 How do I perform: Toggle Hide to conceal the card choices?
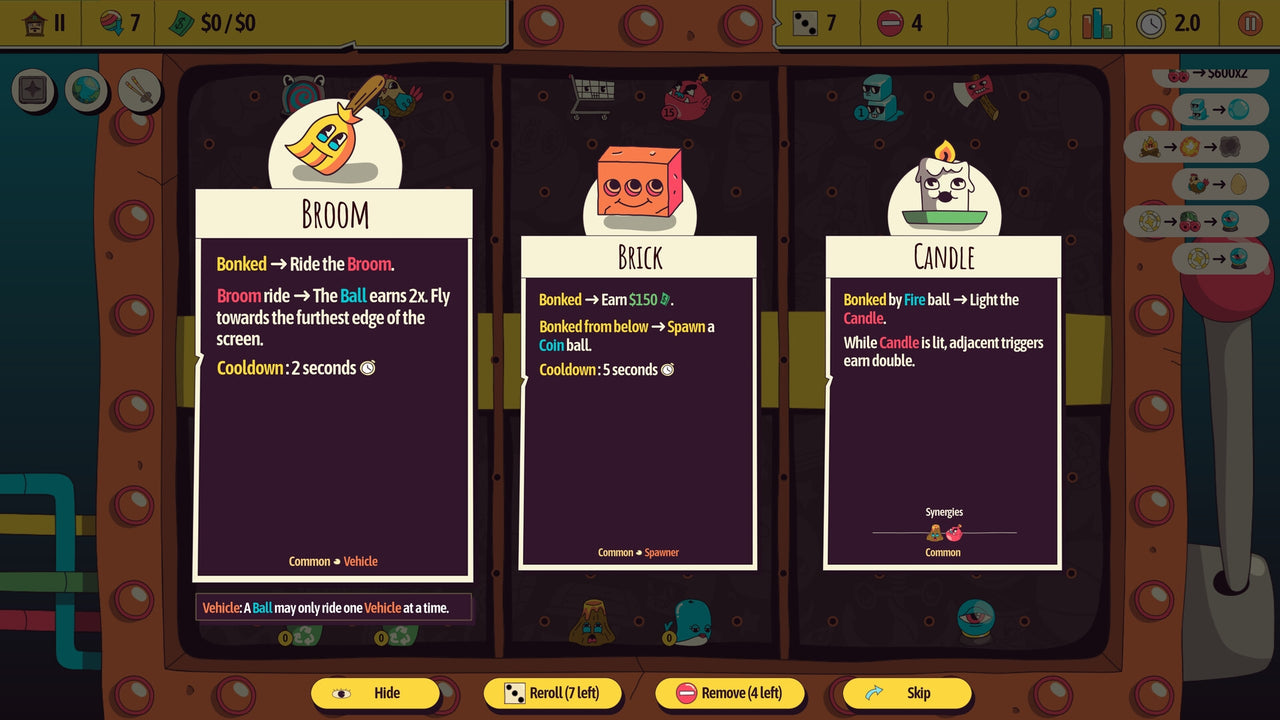(375, 693)
